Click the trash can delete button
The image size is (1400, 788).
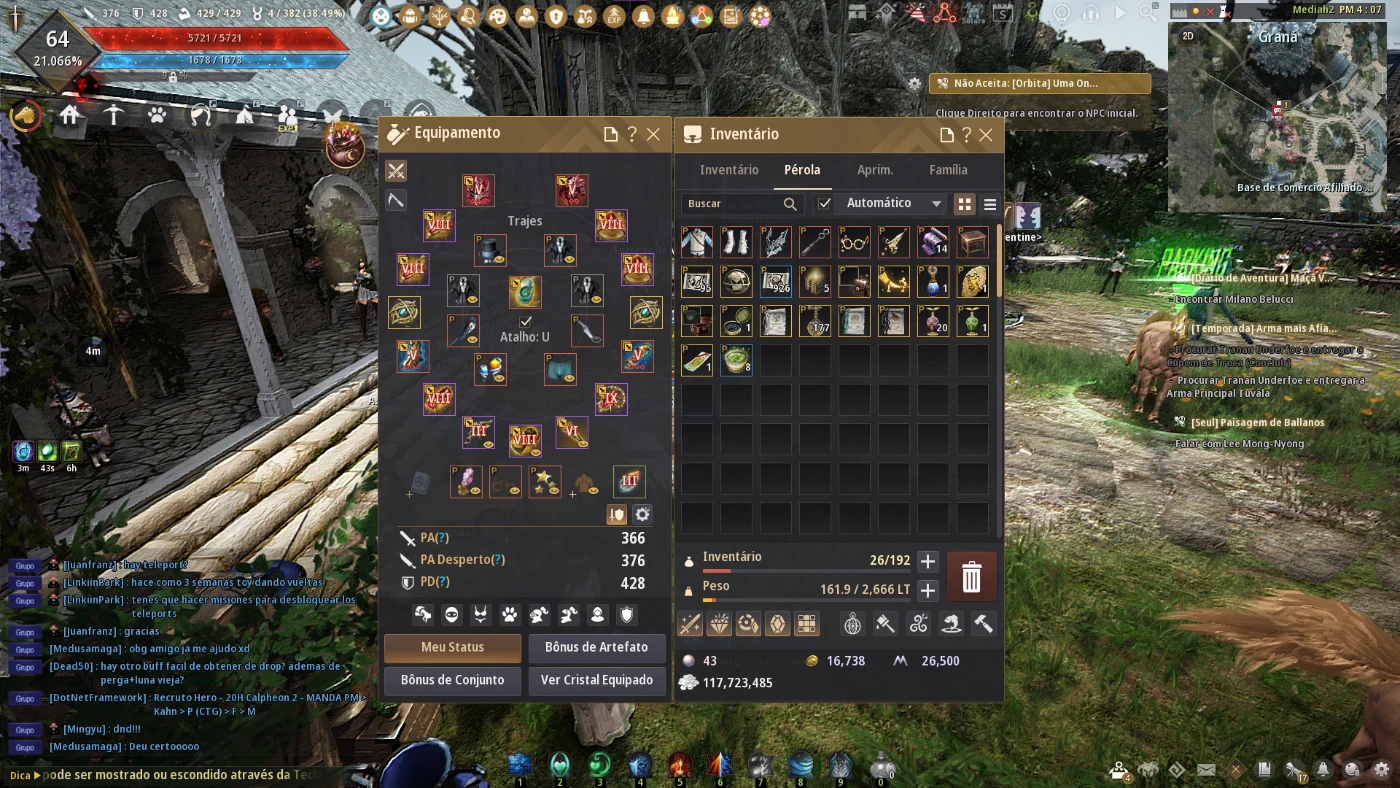(971, 577)
